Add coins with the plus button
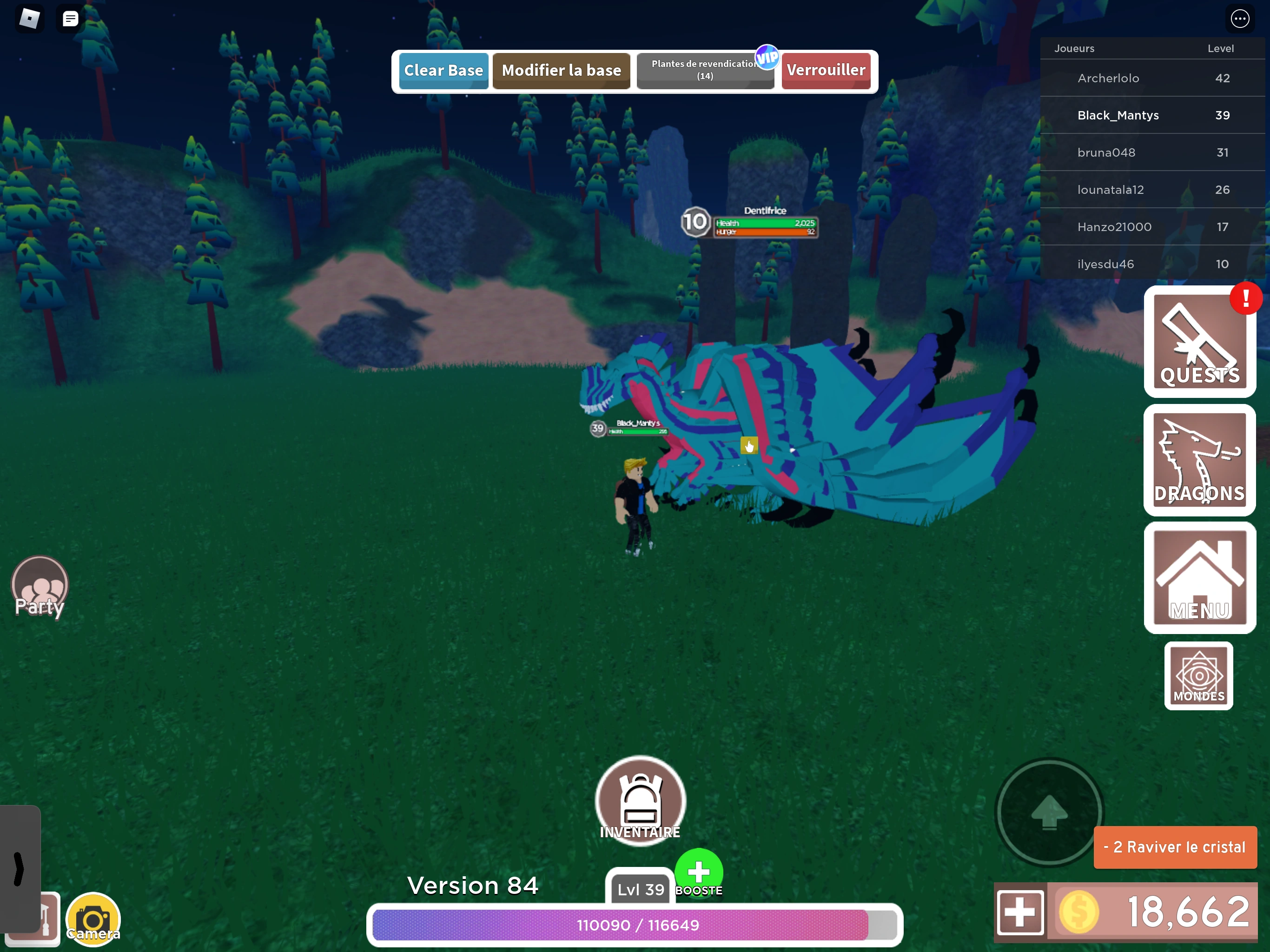 click(x=1020, y=912)
